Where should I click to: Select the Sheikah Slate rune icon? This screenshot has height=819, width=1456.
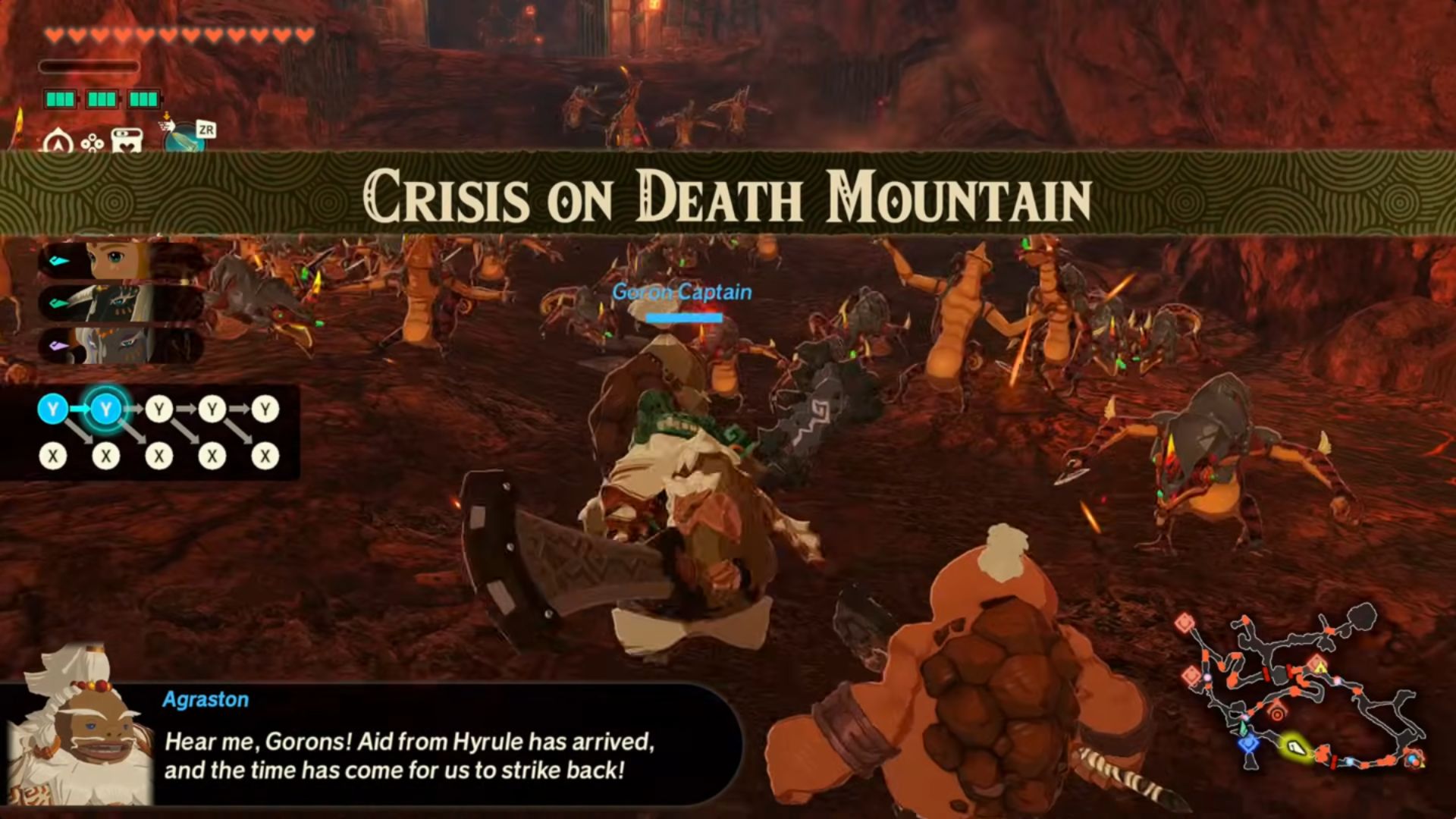coord(181,137)
